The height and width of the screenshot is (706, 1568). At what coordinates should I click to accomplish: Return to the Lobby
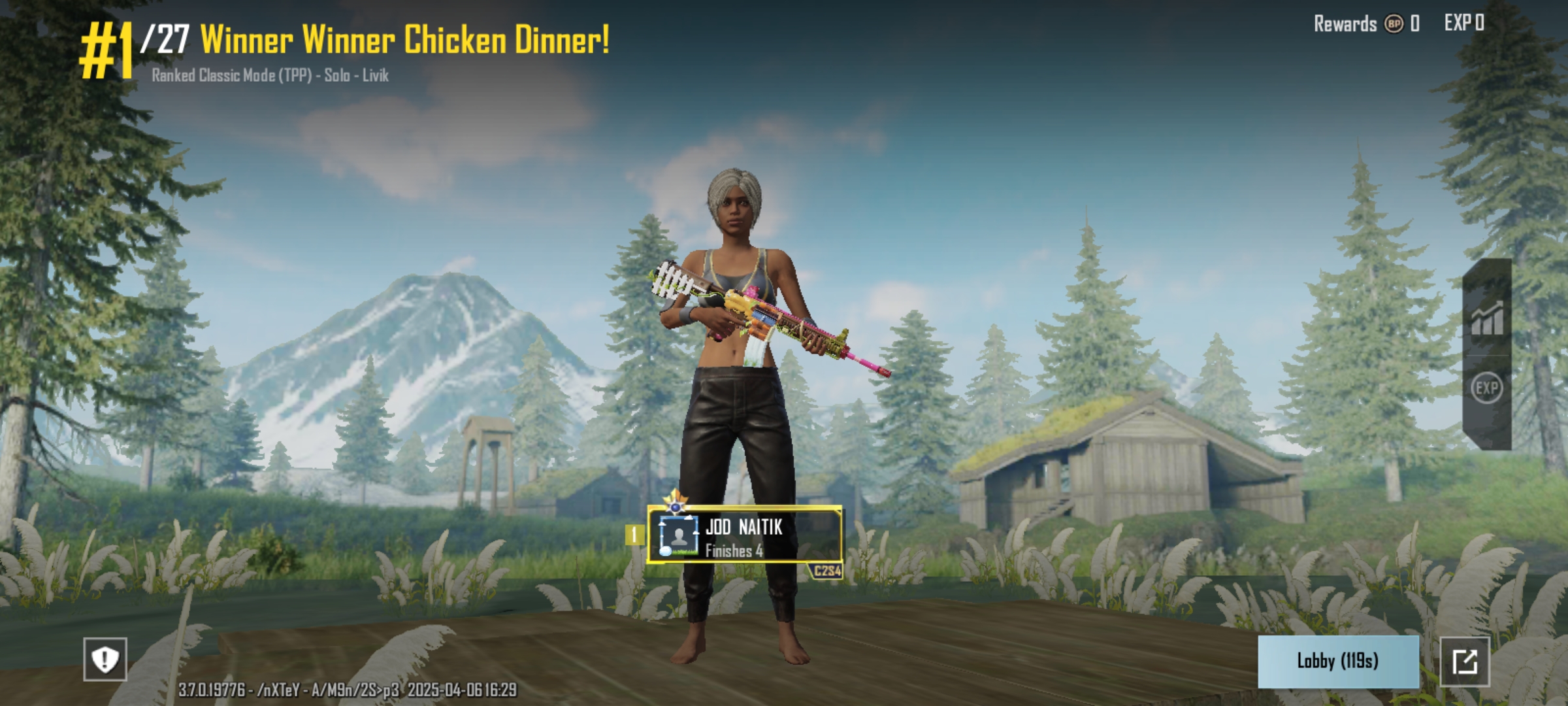click(1337, 661)
